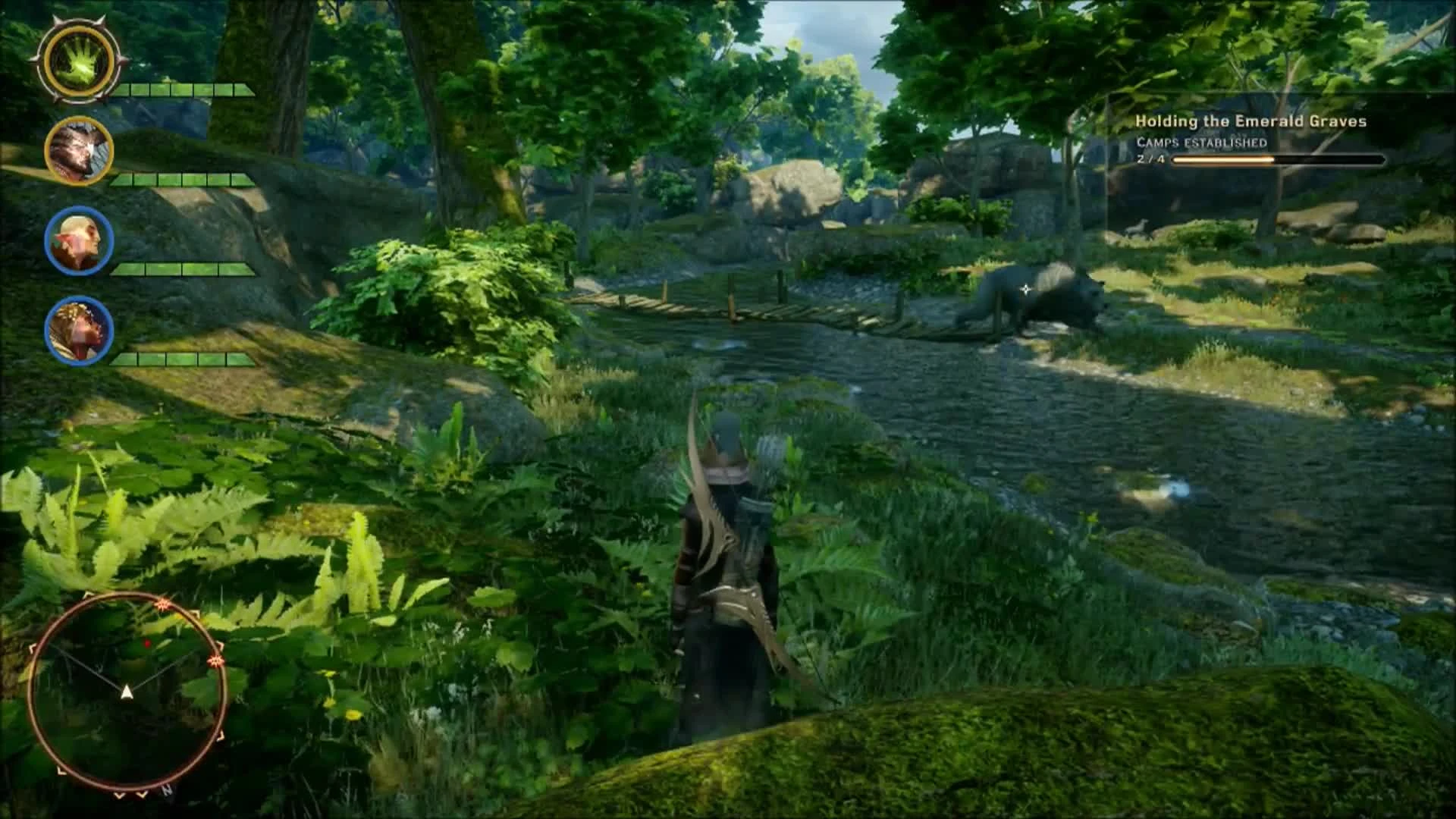Click the crosshair reticle over the bear
The width and height of the screenshot is (1456, 819).
(x=1025, y=289)
